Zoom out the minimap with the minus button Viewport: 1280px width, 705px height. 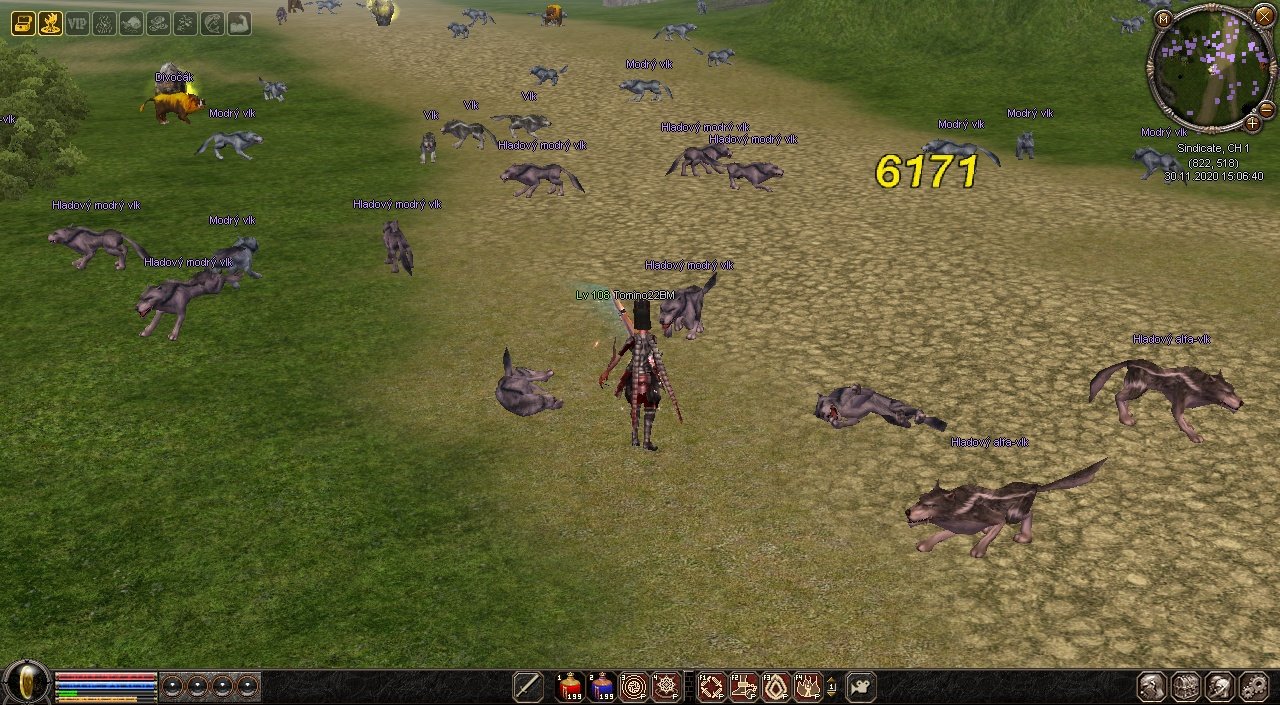(1265, 108)
